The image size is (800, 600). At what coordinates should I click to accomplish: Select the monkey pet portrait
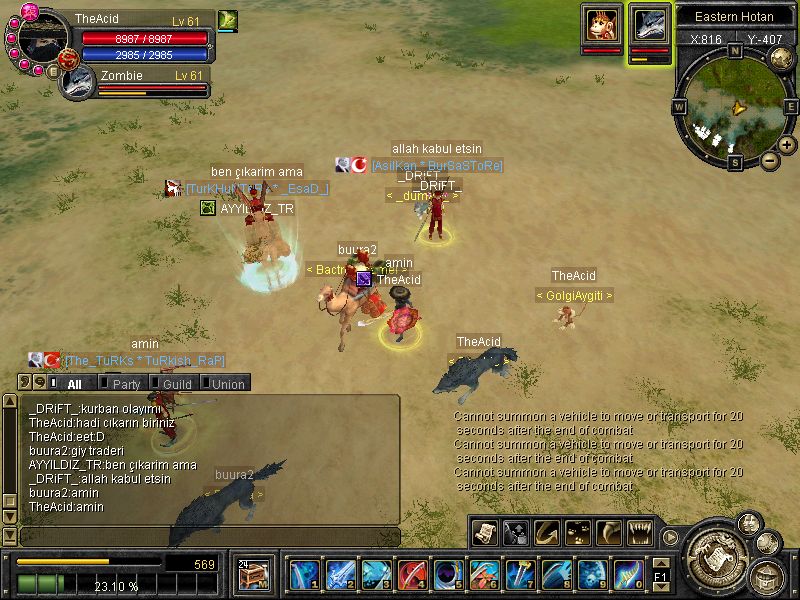[602, 23]
